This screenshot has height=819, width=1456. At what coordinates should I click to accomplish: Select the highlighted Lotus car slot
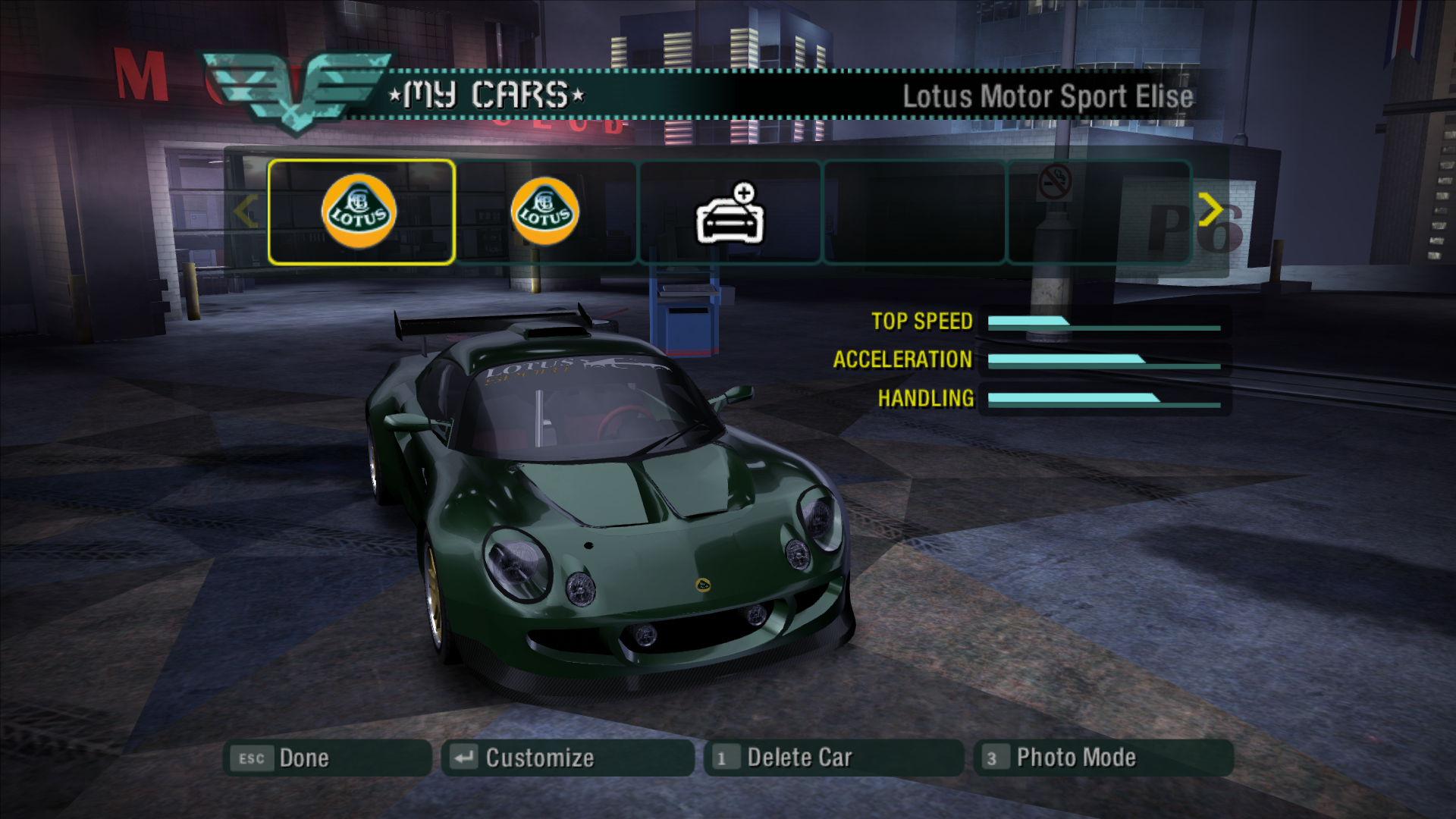pyautogui.click(x=360, y=212)
